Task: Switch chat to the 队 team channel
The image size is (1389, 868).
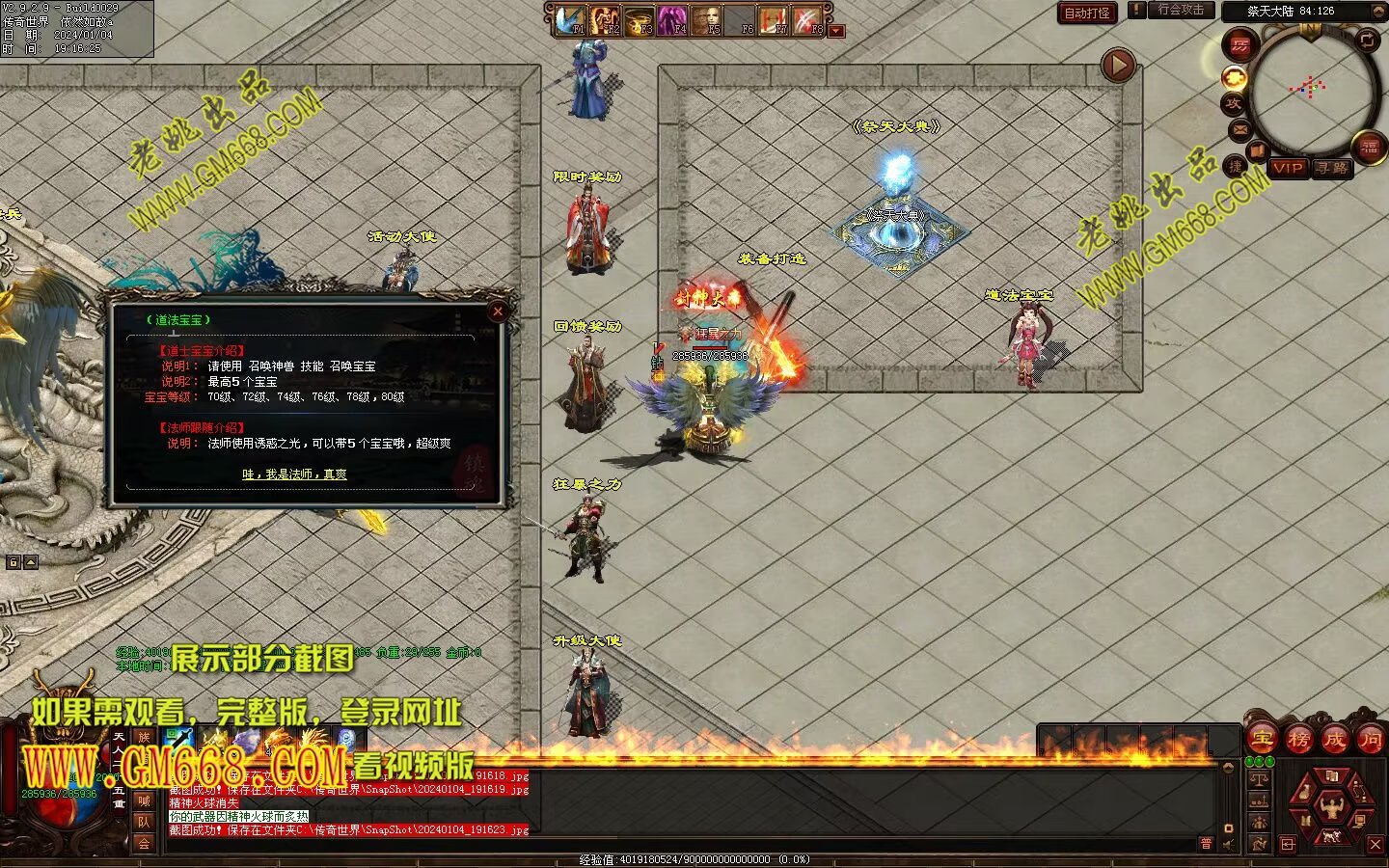Action: coord(144,822)
